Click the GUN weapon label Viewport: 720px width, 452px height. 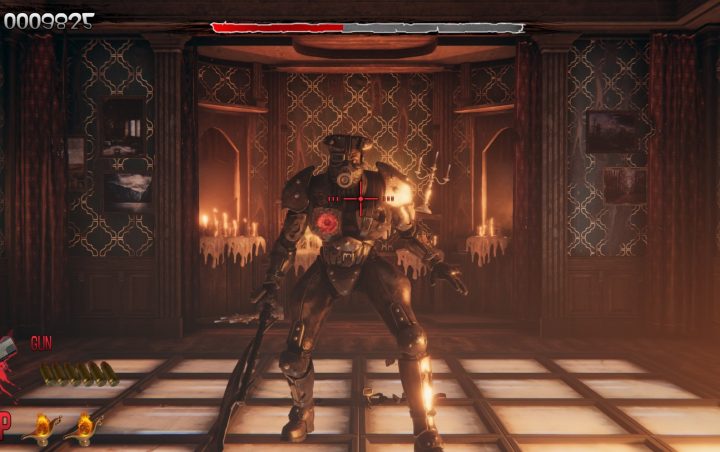click(x=41, y=343)
